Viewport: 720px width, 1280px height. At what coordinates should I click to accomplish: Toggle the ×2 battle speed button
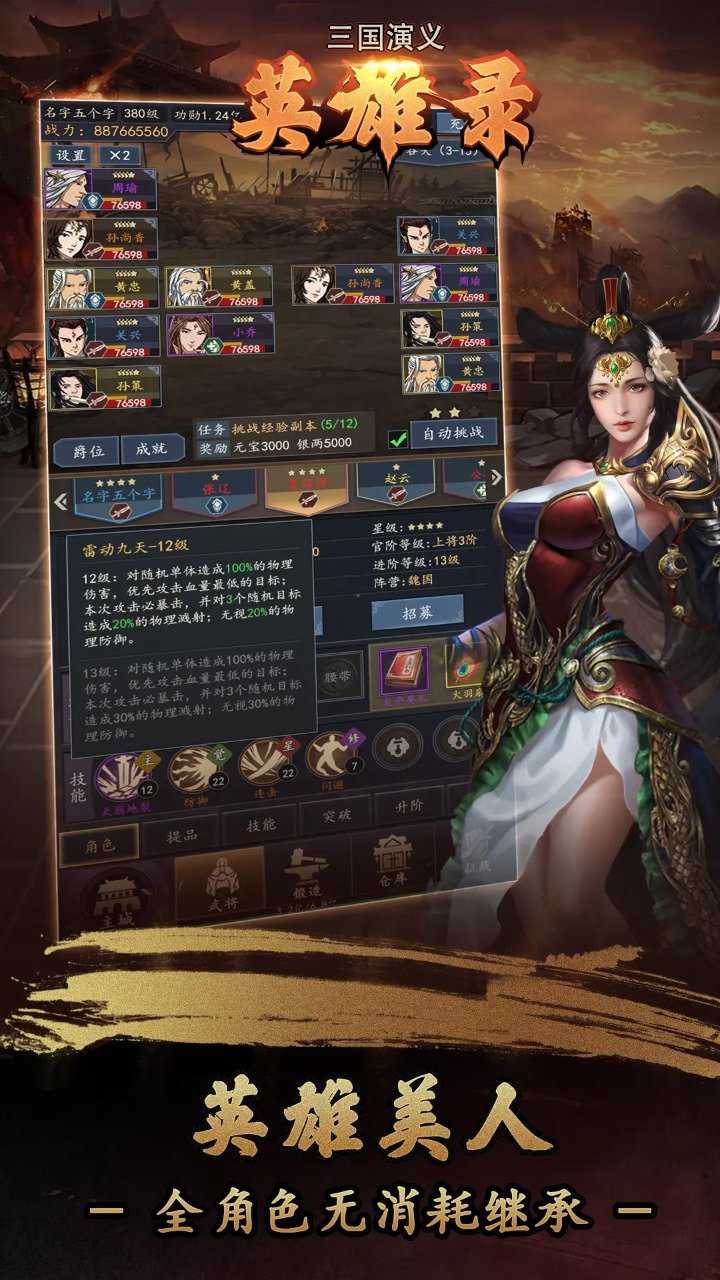click(x=120, y=156)
